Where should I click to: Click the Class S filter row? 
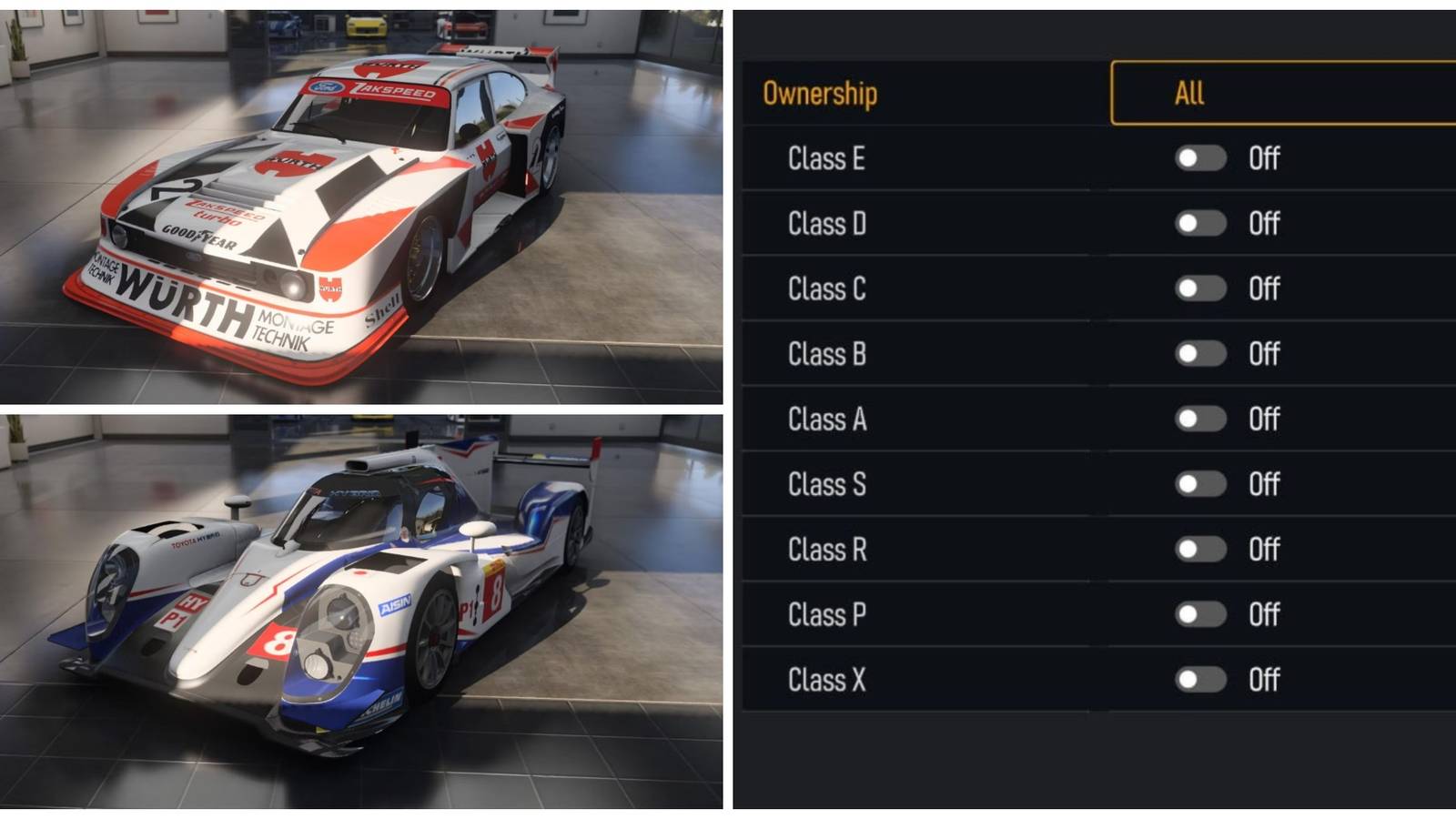pos(824,483)
